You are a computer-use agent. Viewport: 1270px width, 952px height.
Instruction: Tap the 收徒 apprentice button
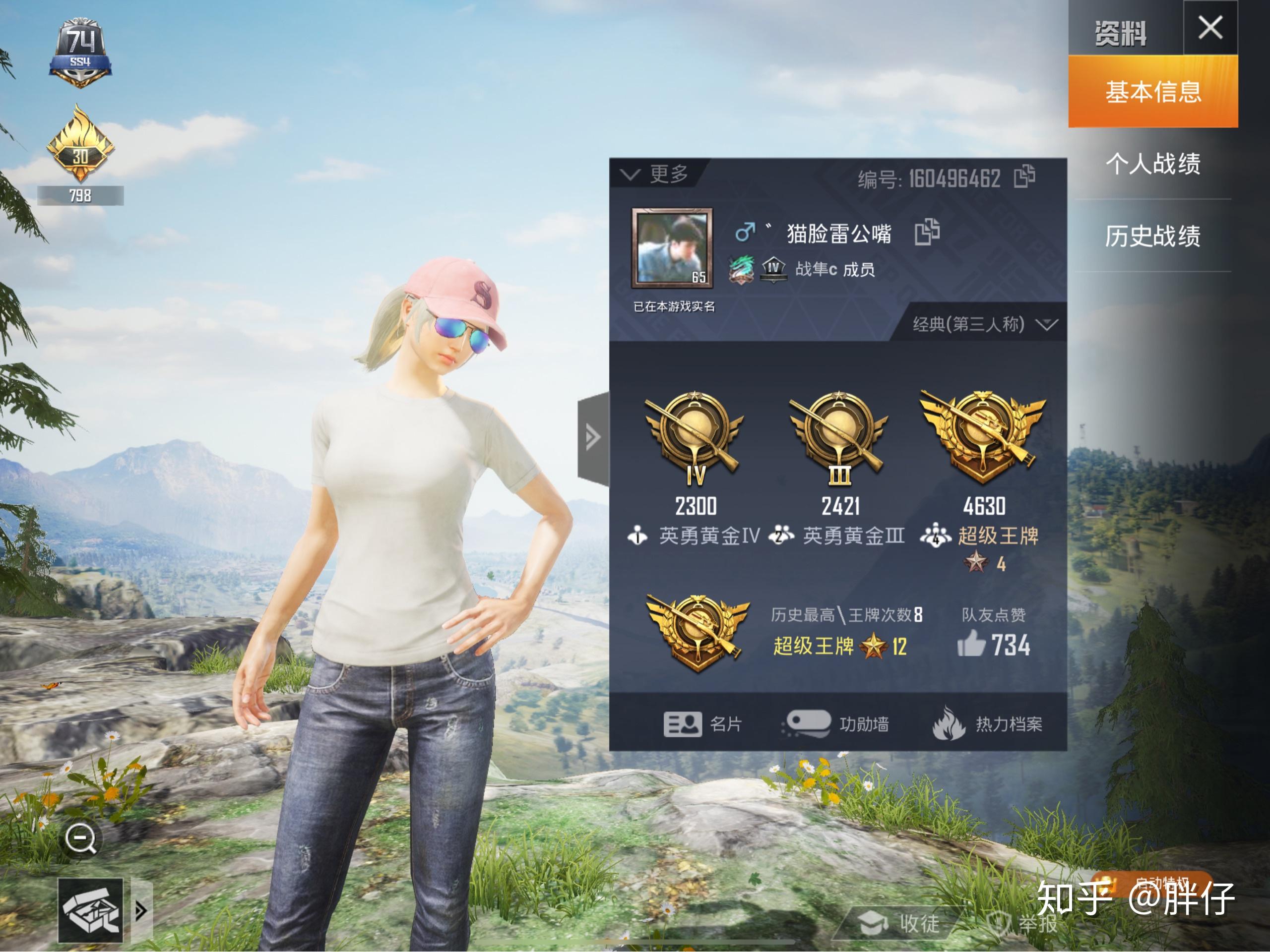tap(900, 924)
